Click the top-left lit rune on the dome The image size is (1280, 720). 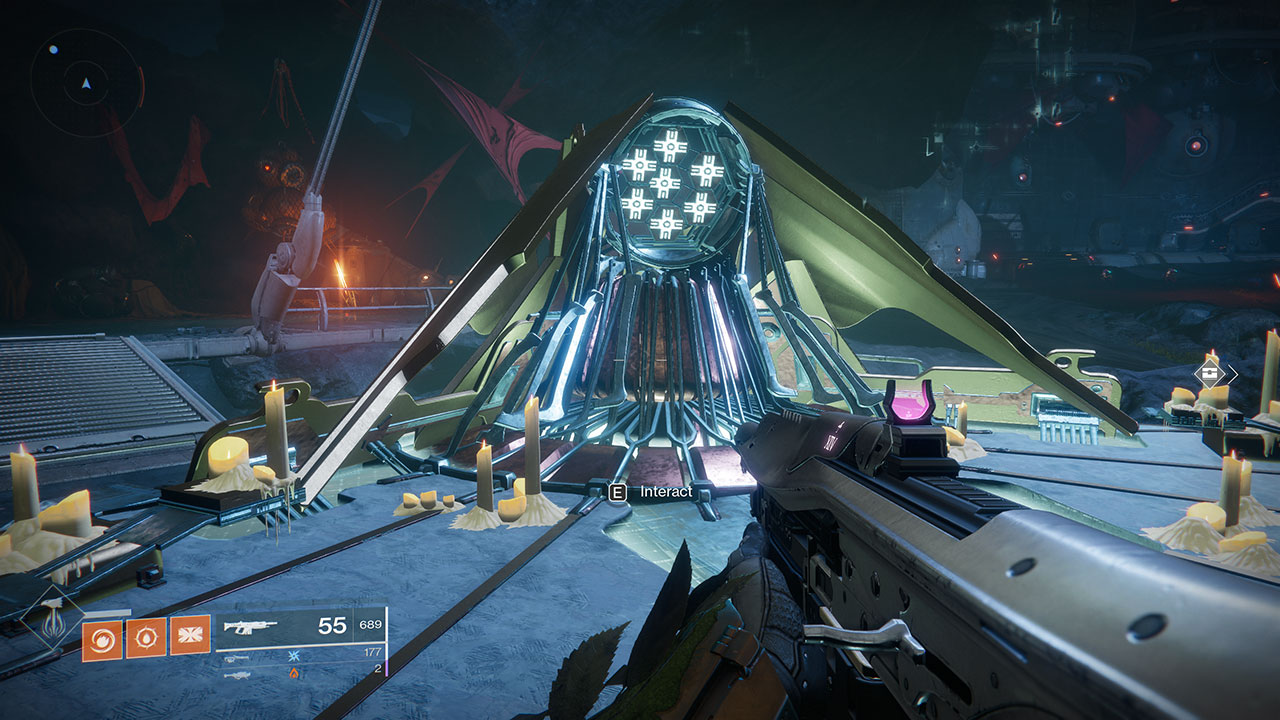point(640,163)
